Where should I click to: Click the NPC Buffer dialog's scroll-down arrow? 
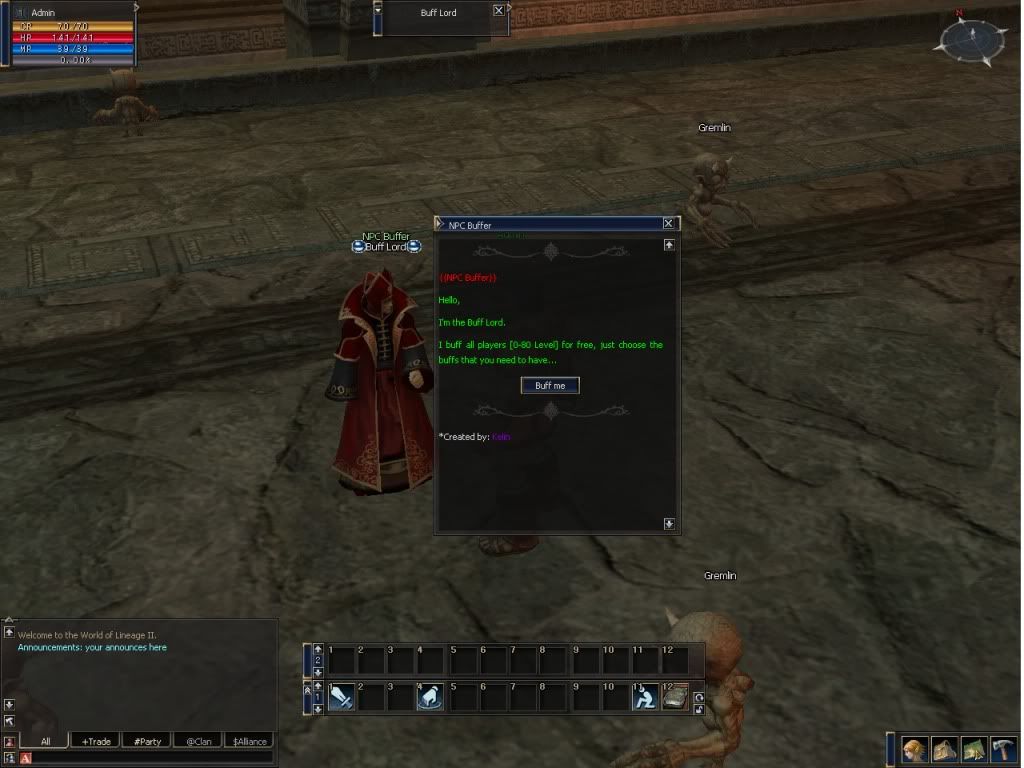[669, 523]
